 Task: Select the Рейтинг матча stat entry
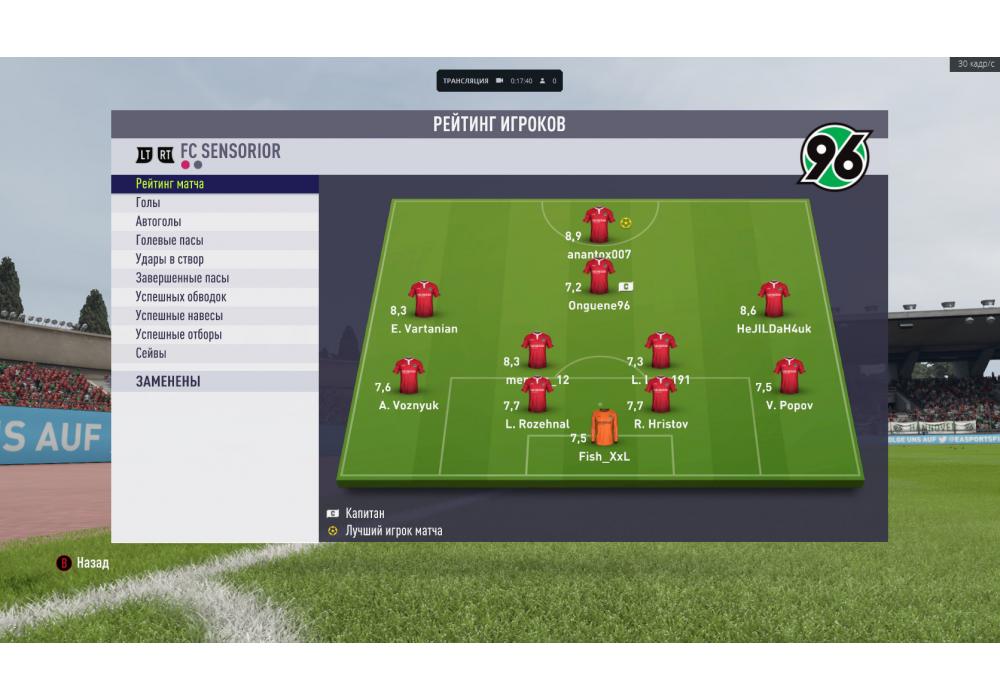[170, 184]
